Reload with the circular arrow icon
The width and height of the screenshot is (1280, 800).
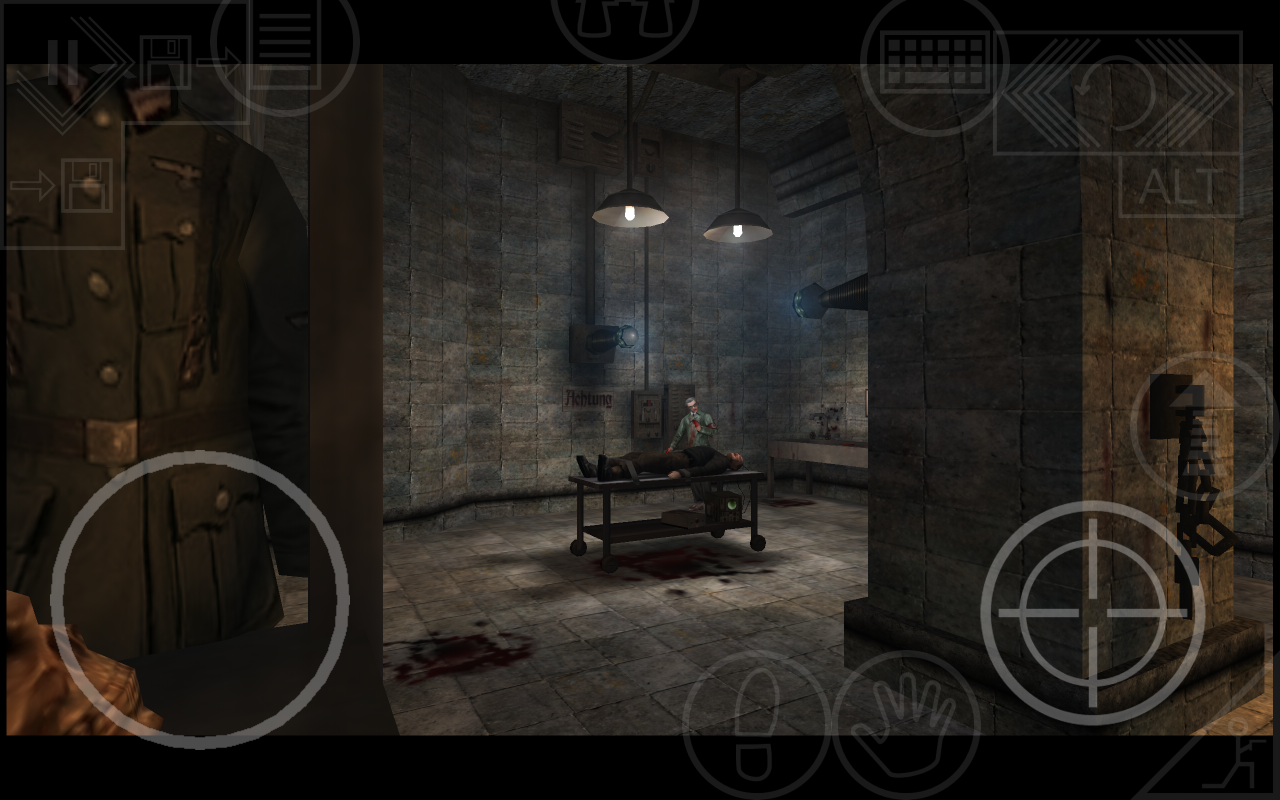click(1119, 93)
